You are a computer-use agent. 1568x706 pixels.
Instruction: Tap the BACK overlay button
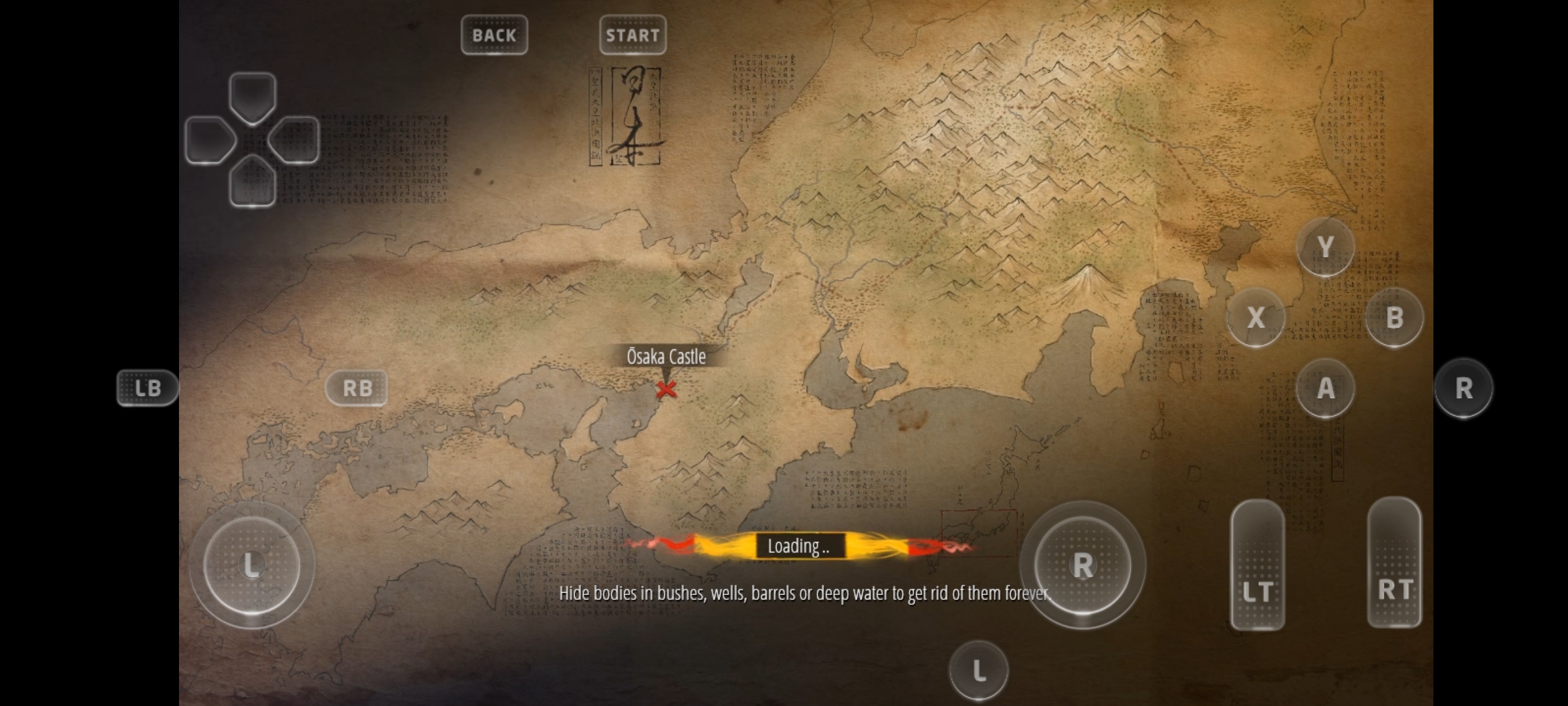[494, 35]
